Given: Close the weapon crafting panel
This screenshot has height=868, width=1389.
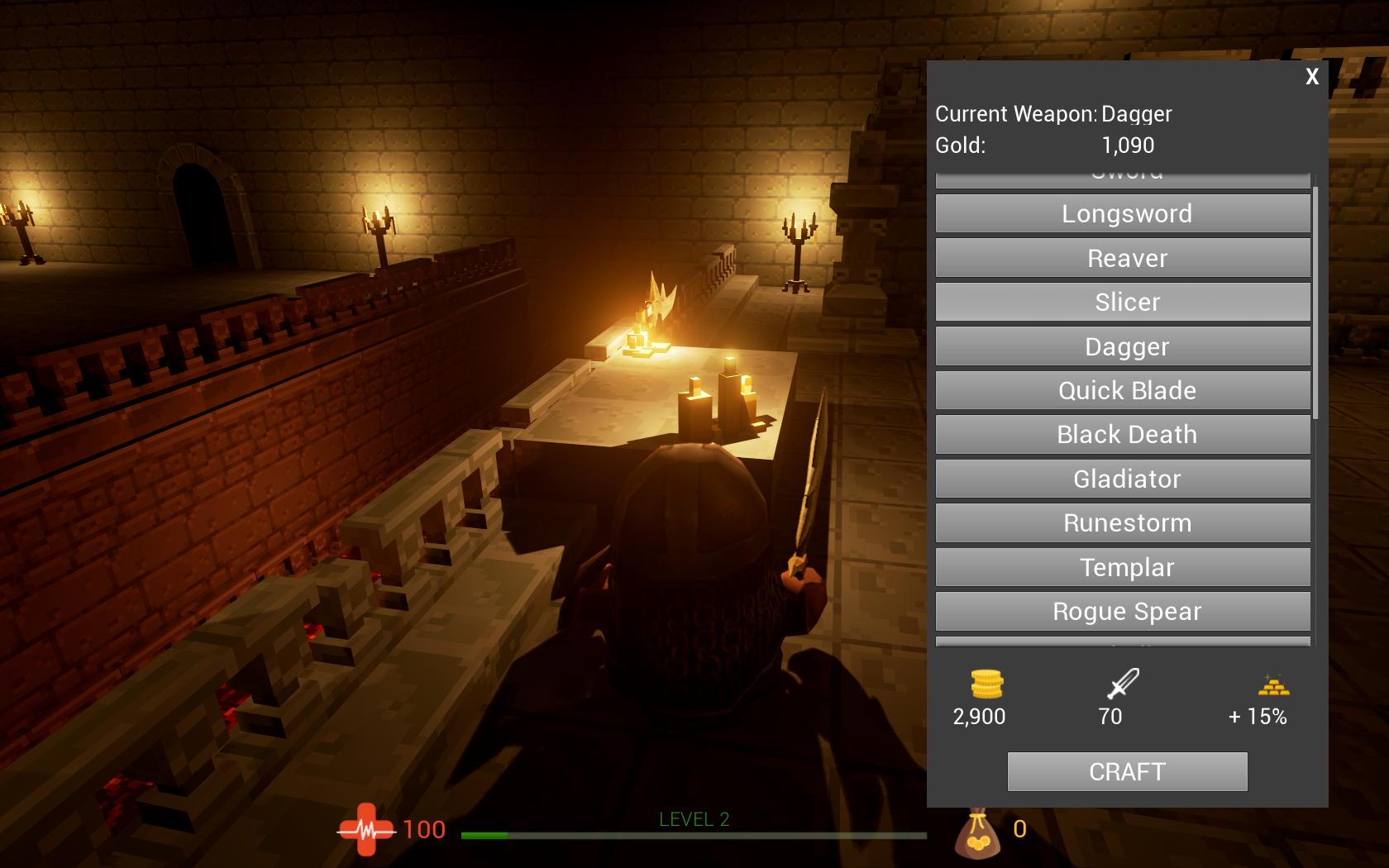Looking at the screenshot, I should coord(1312,77).
